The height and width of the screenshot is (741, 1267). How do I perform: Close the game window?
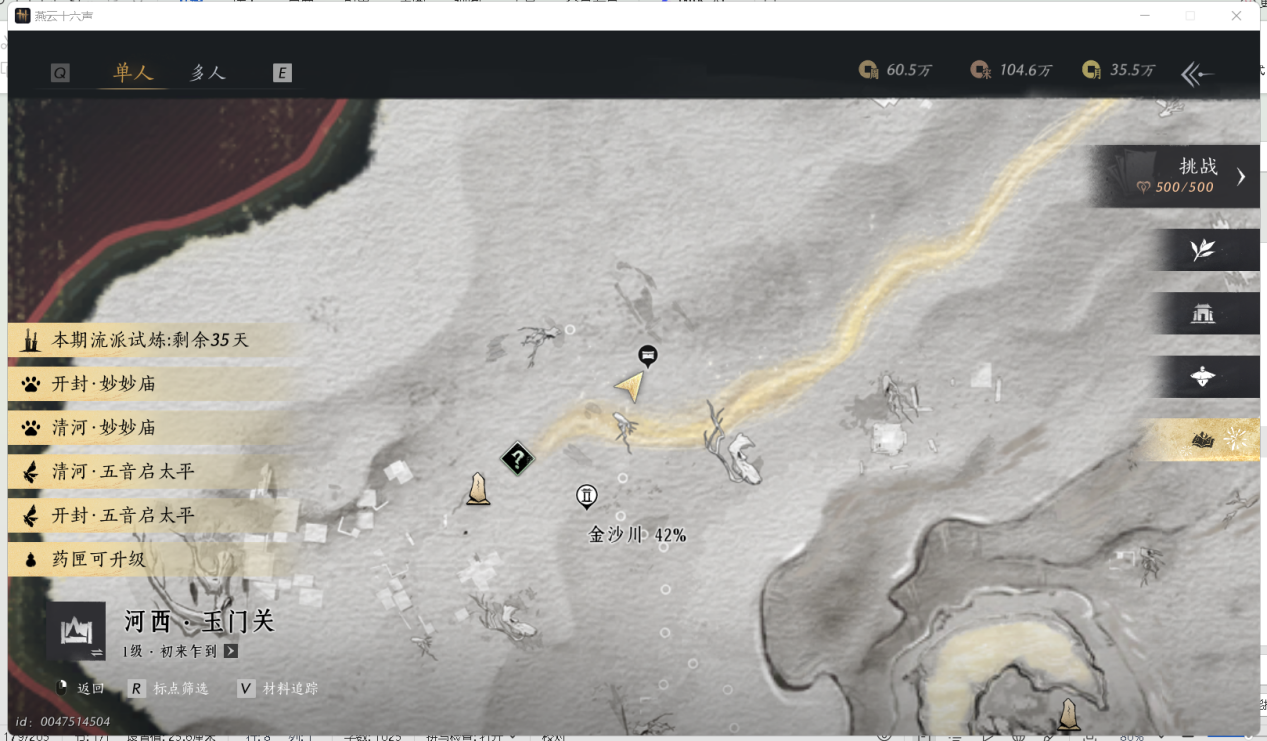[x=1237, y=16]
